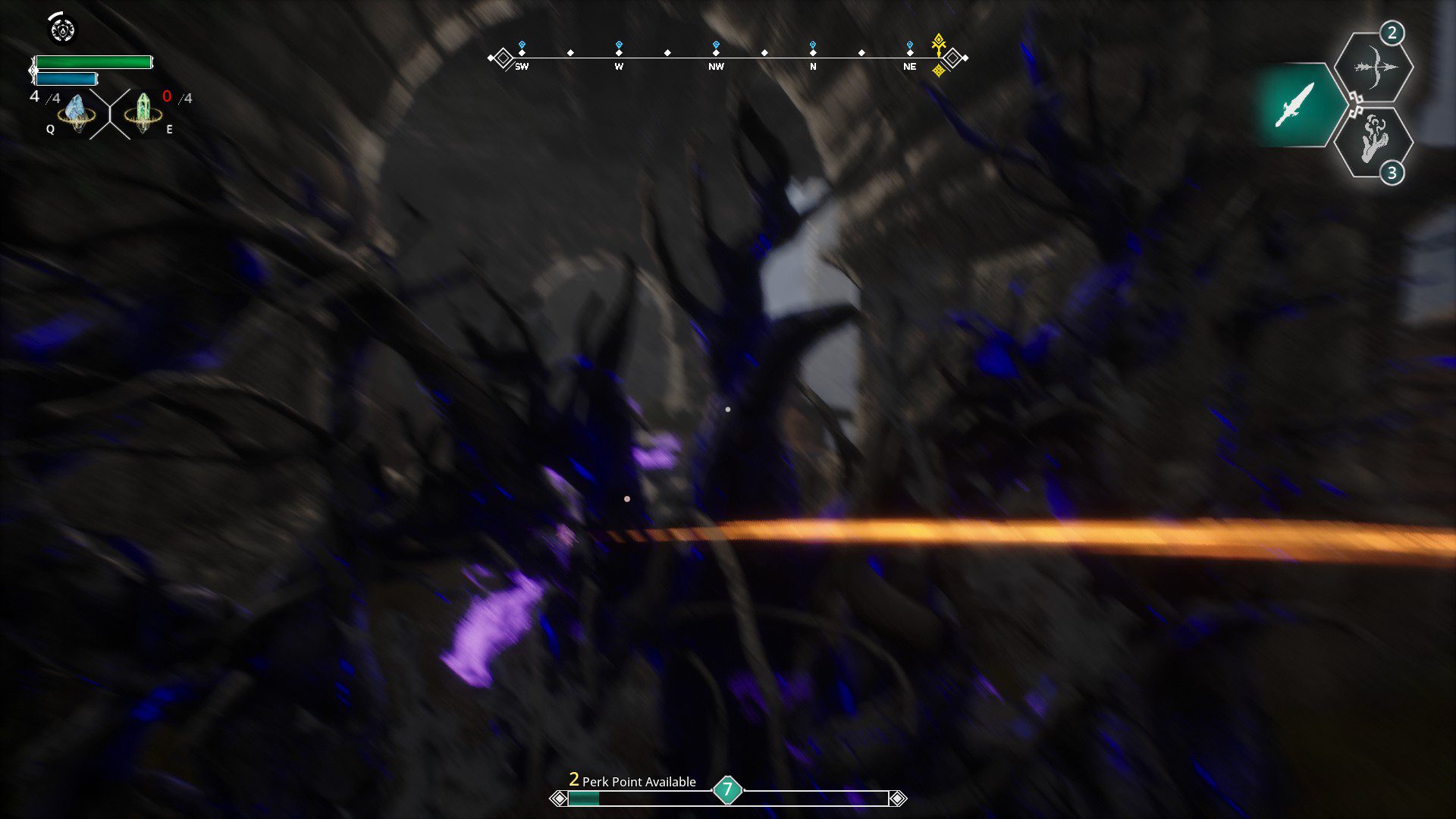
Task: Use the green crystal consumable
Action: pos(143,112)
